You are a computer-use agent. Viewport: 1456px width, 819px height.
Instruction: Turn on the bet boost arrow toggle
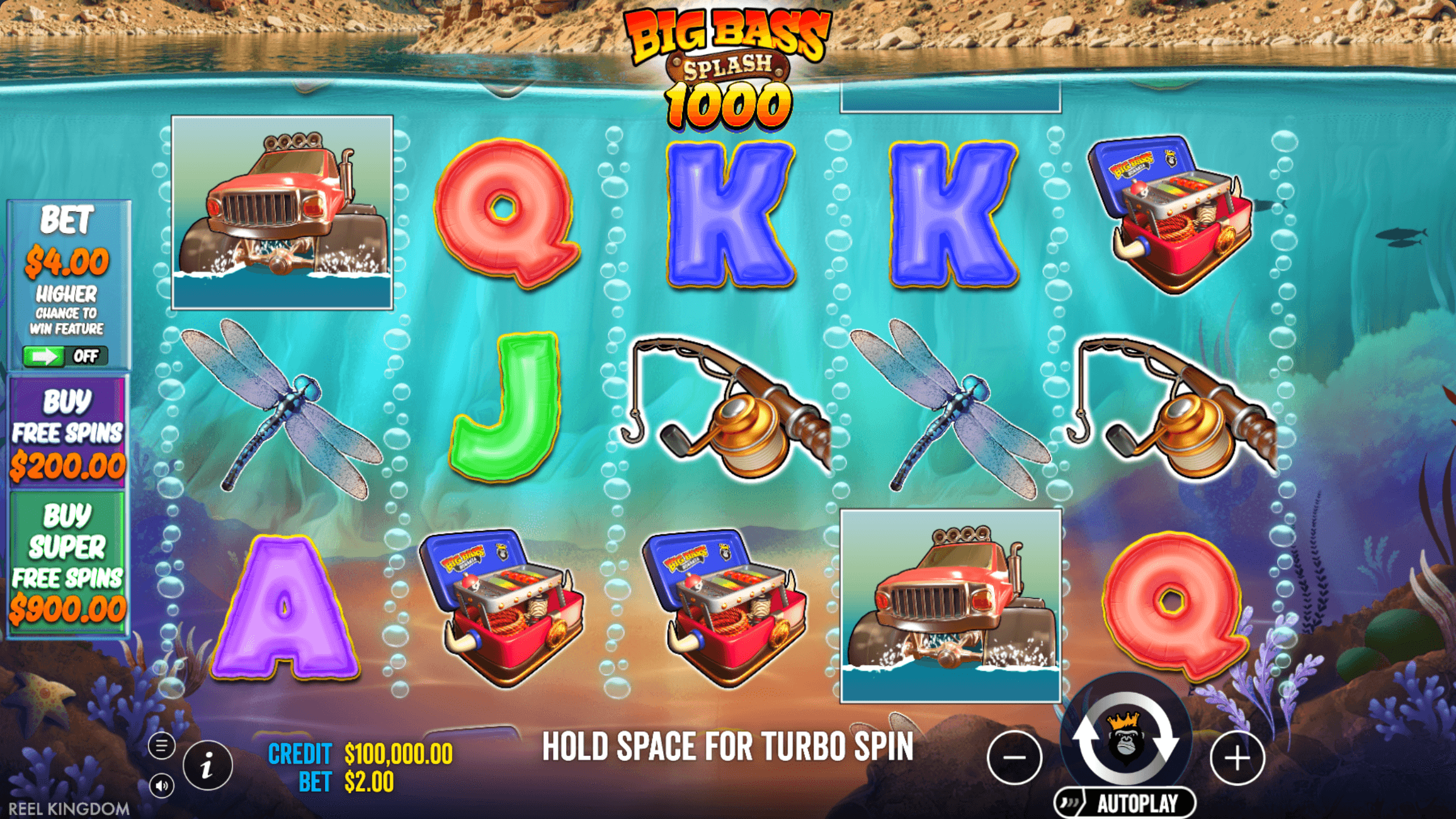(42, 357)
